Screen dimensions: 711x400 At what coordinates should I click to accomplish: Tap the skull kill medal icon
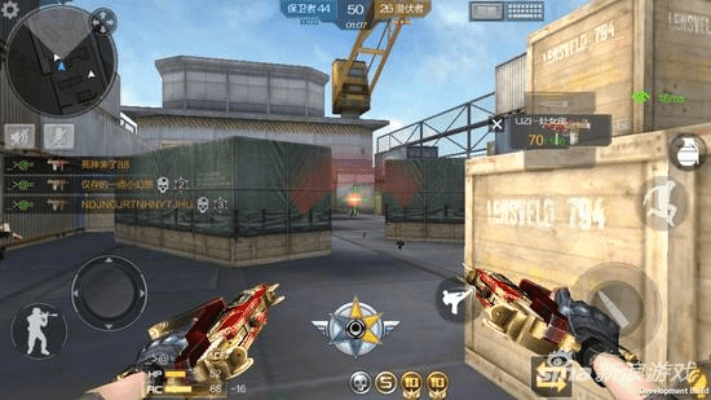pyautogui.click(x=359, y=382)
